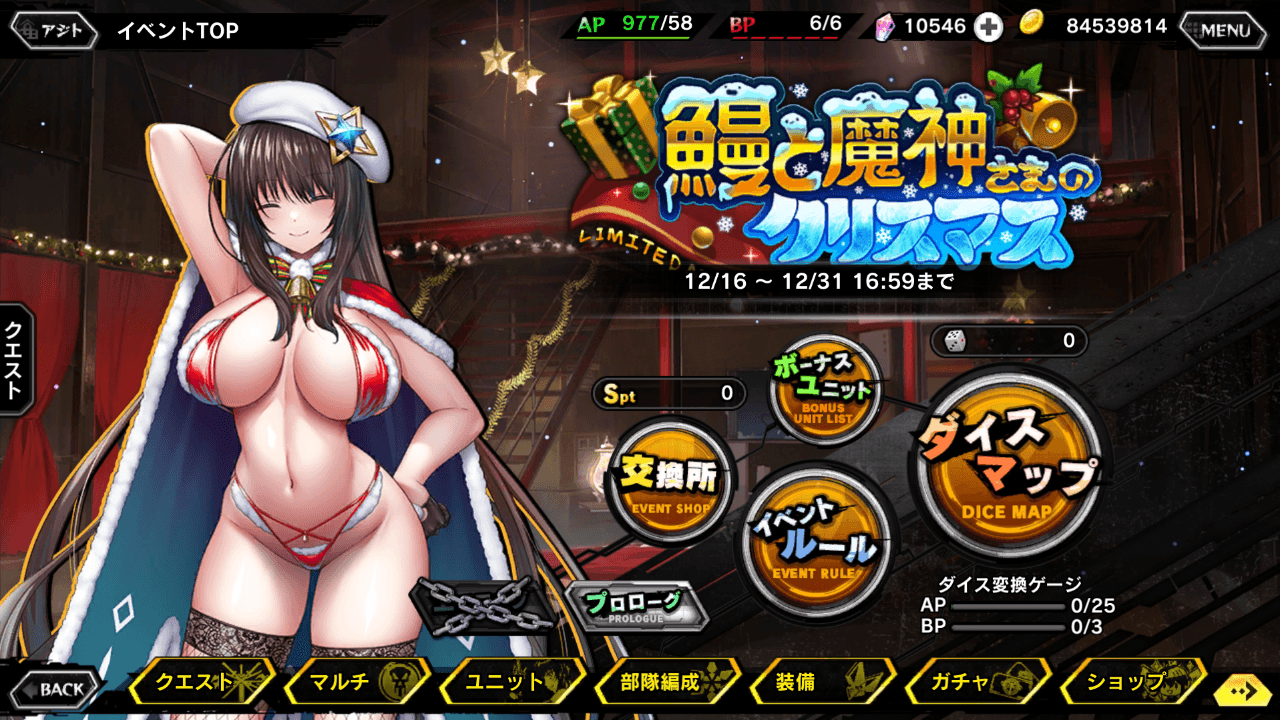Open the Event Shop (交換所) icon
The image size is (1280, 720).
[670, 480]
